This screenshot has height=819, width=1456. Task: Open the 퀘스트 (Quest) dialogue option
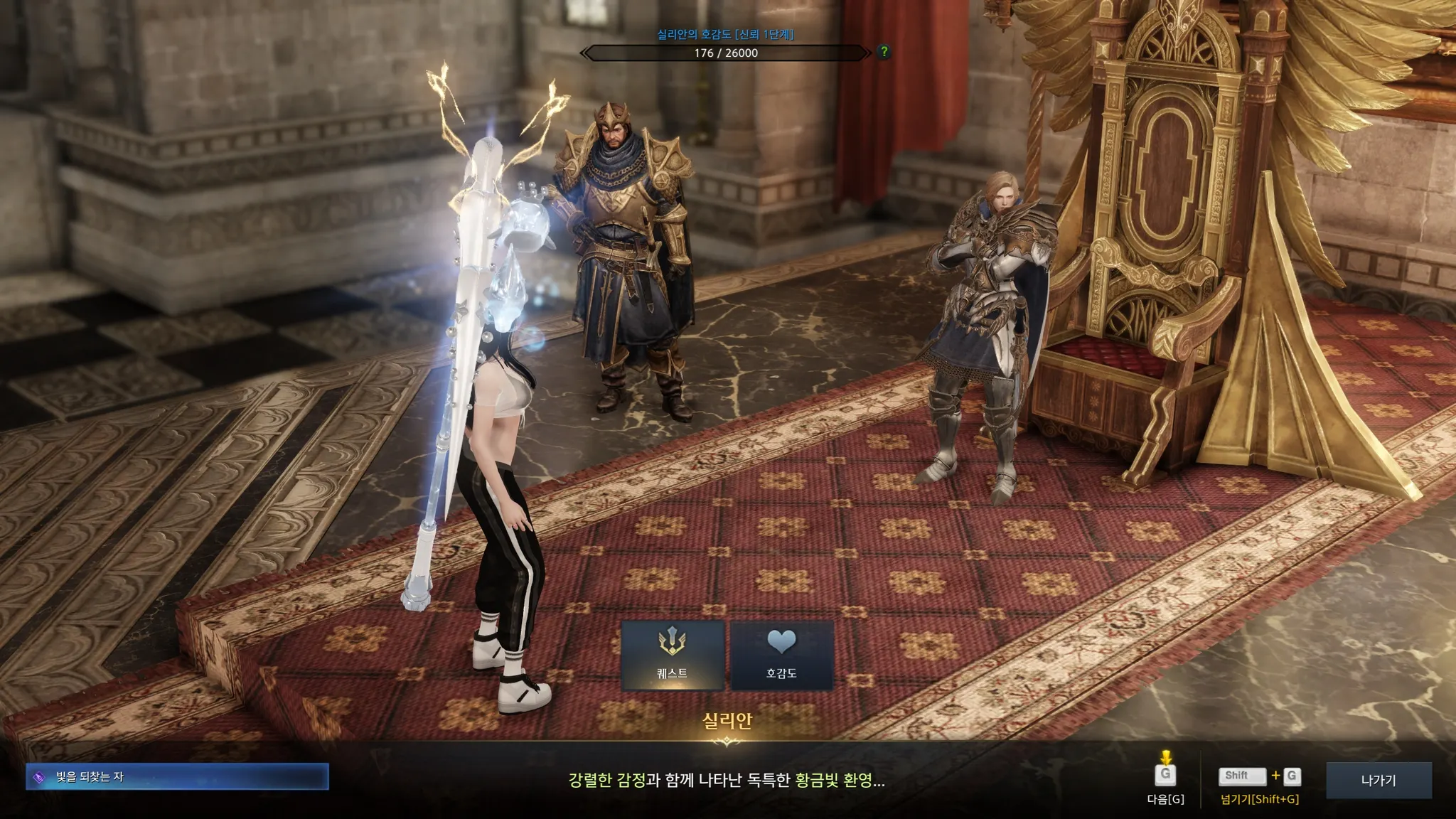pyautogui.click(x=672, y=655)
